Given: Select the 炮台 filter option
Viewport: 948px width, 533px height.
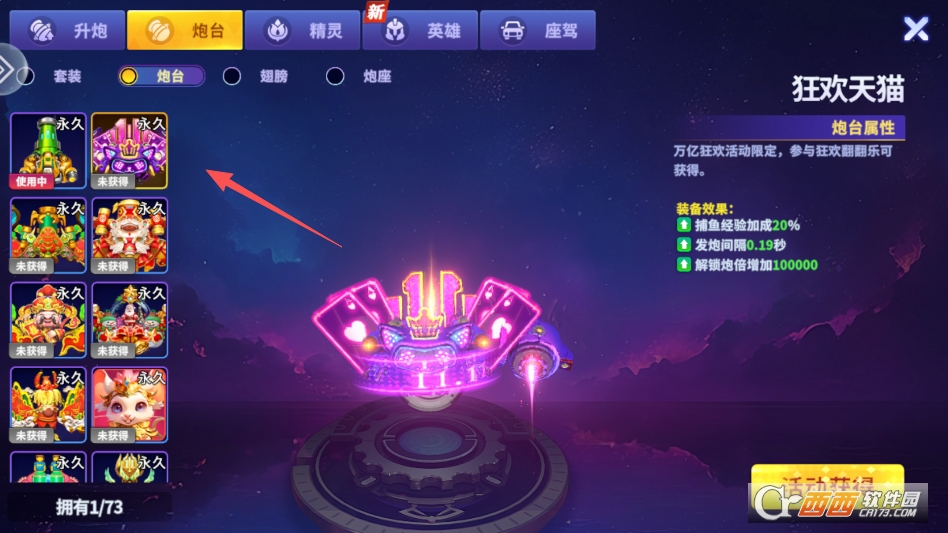Looking at the screenshot, I should pos(160,76).
